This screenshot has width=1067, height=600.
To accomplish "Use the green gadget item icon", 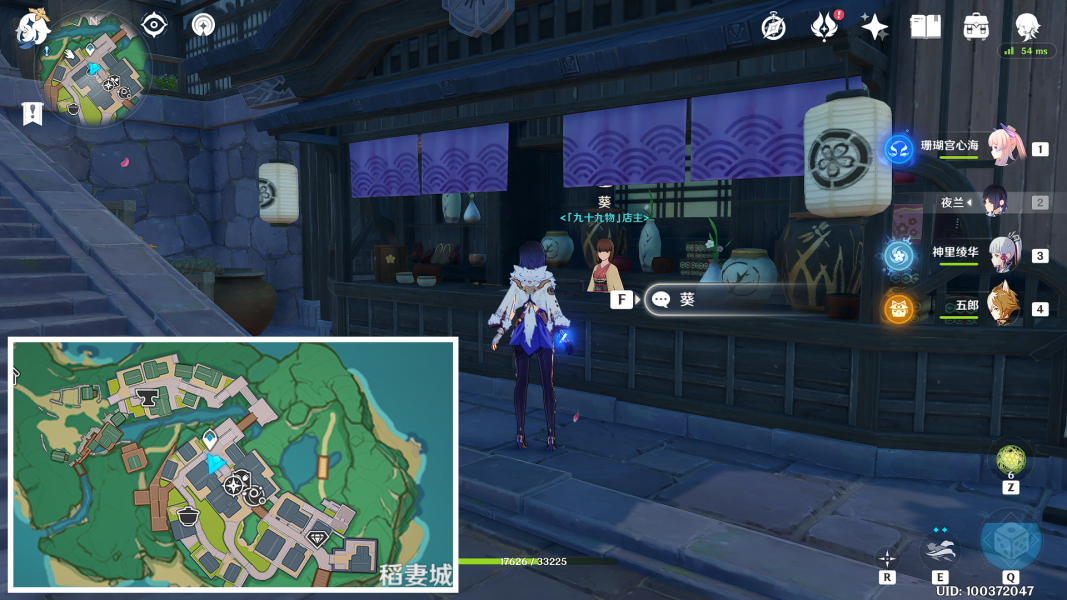I will click(x=1010, y=460).
